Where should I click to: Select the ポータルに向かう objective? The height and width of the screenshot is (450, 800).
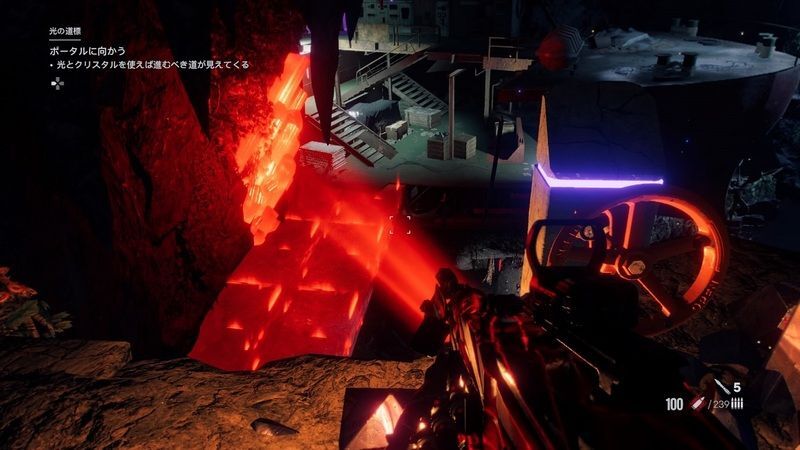[88, 48]
